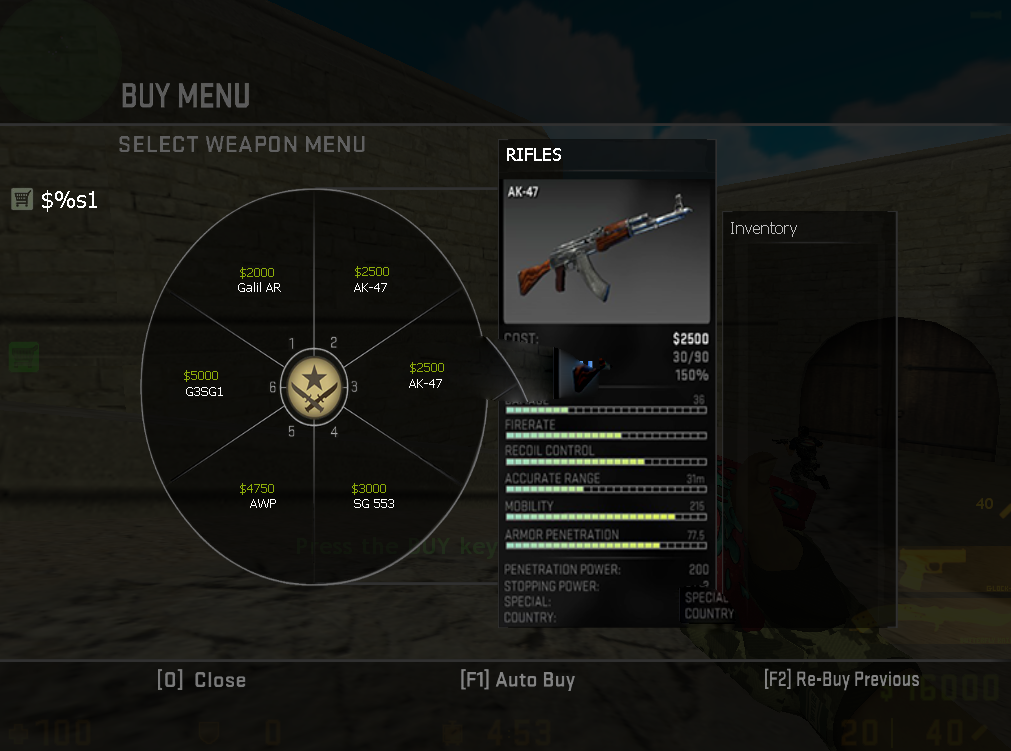
Task: Activate the Auto Buy option
Action: coord(517,680)
